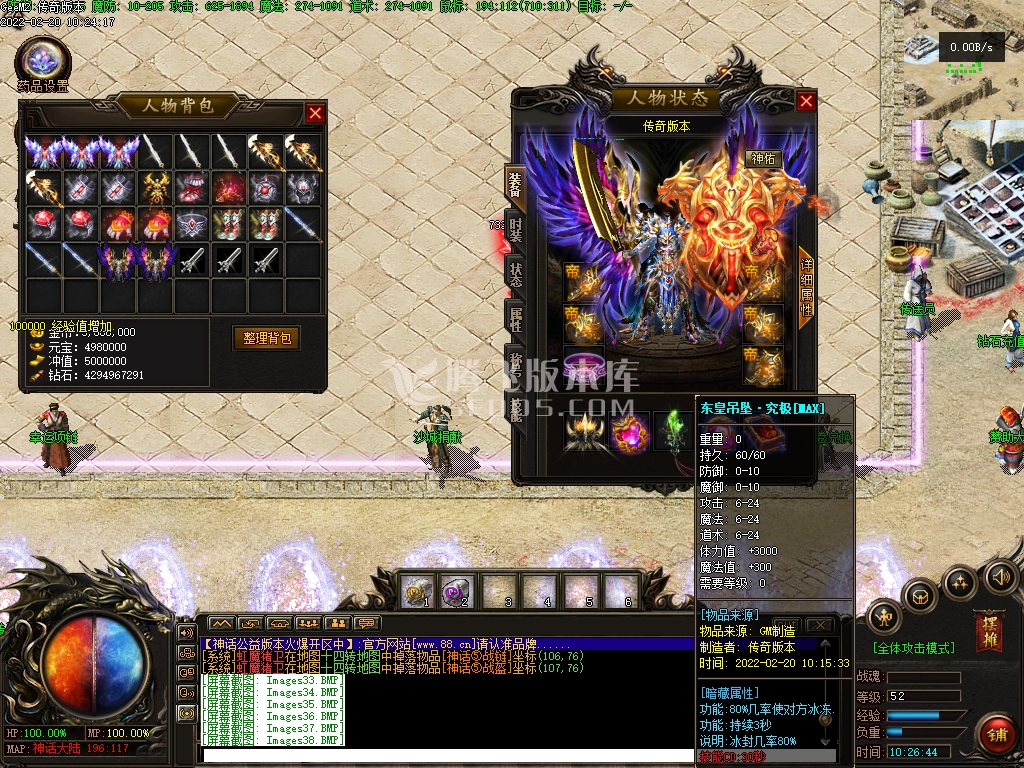Click the 整理背包 sort bag button
The height and width of the screenshot is (768, 1024).
[x=267, y=338]
